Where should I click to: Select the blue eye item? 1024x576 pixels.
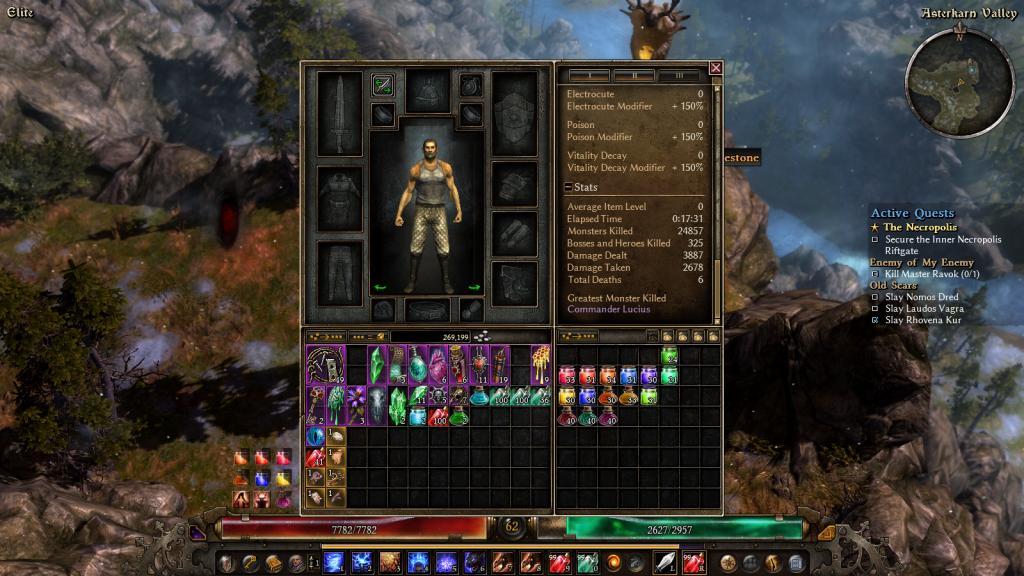coord(315,436)
